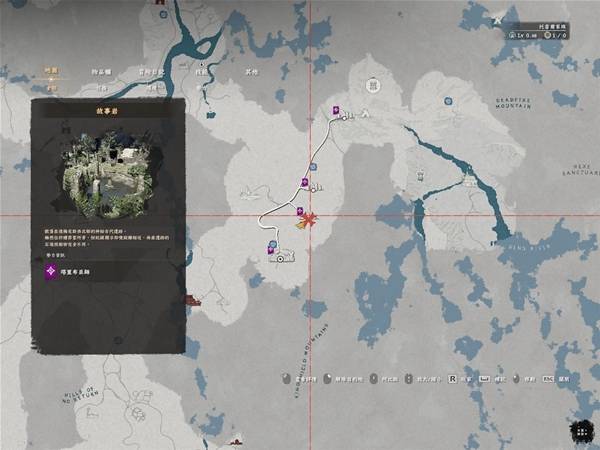Click the blue circular marker near Deadfire Mountain

click(449, 99)
